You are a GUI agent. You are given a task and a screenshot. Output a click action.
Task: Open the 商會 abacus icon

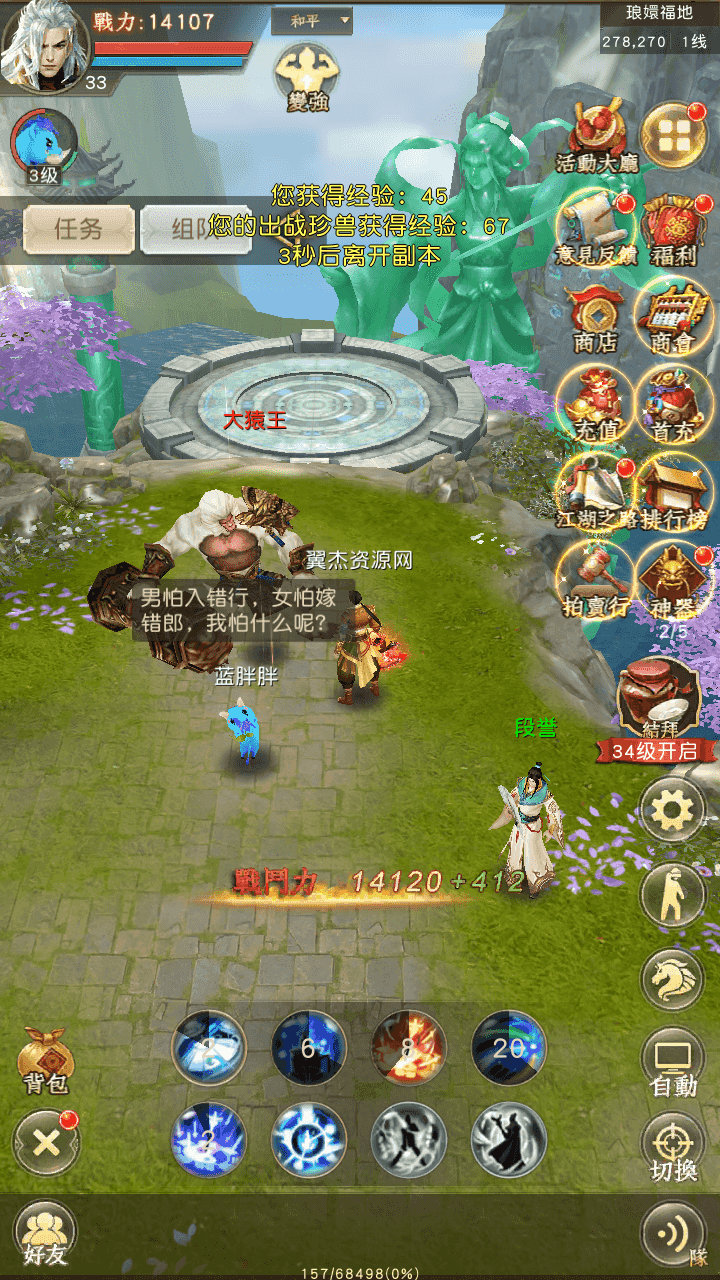coord(673,318)
